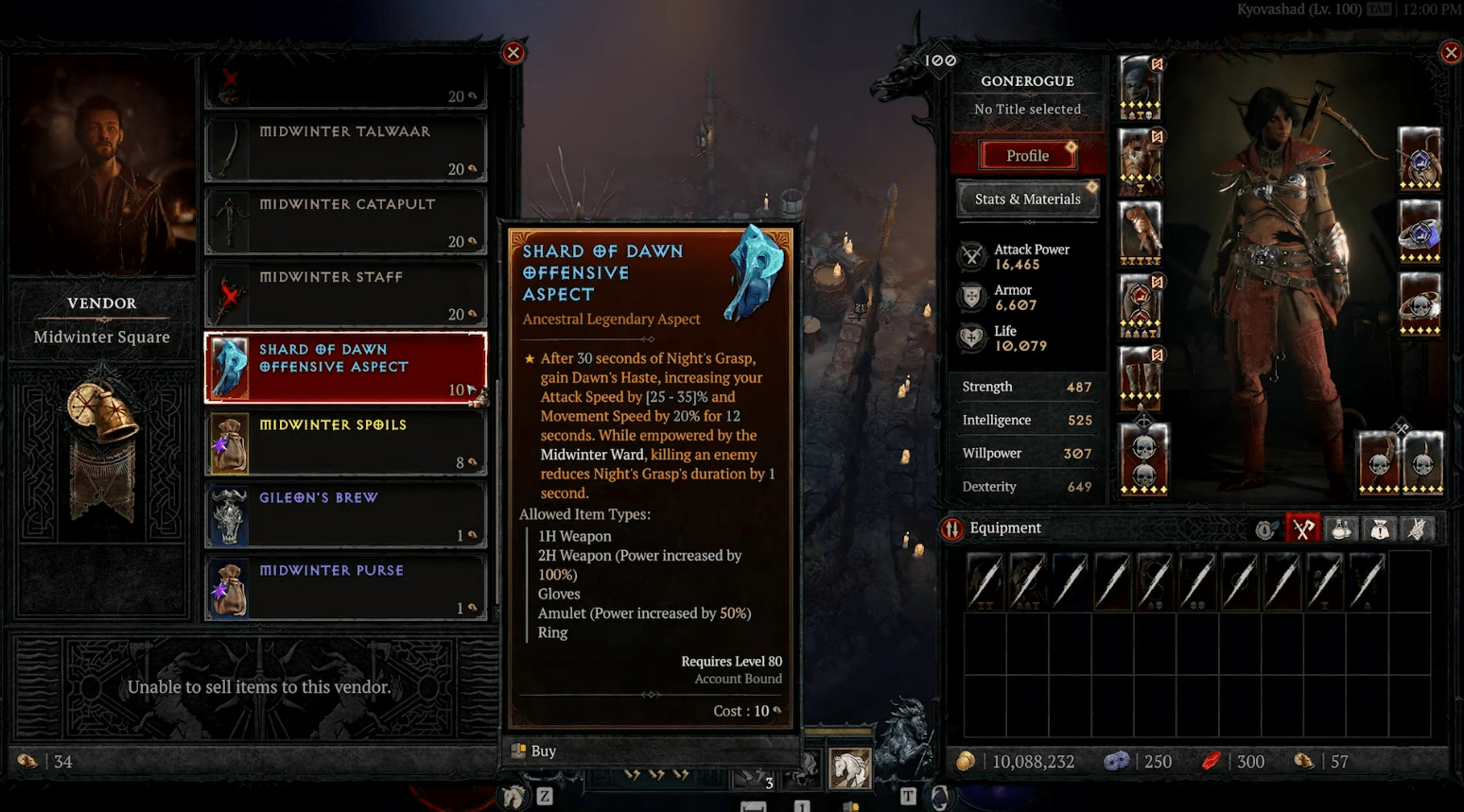This screenshot has height=812, width=1464.
Task: Pick the Shard of Dawn Offensive Aspect
Action: pyautogui.click(x=346, y=367)
